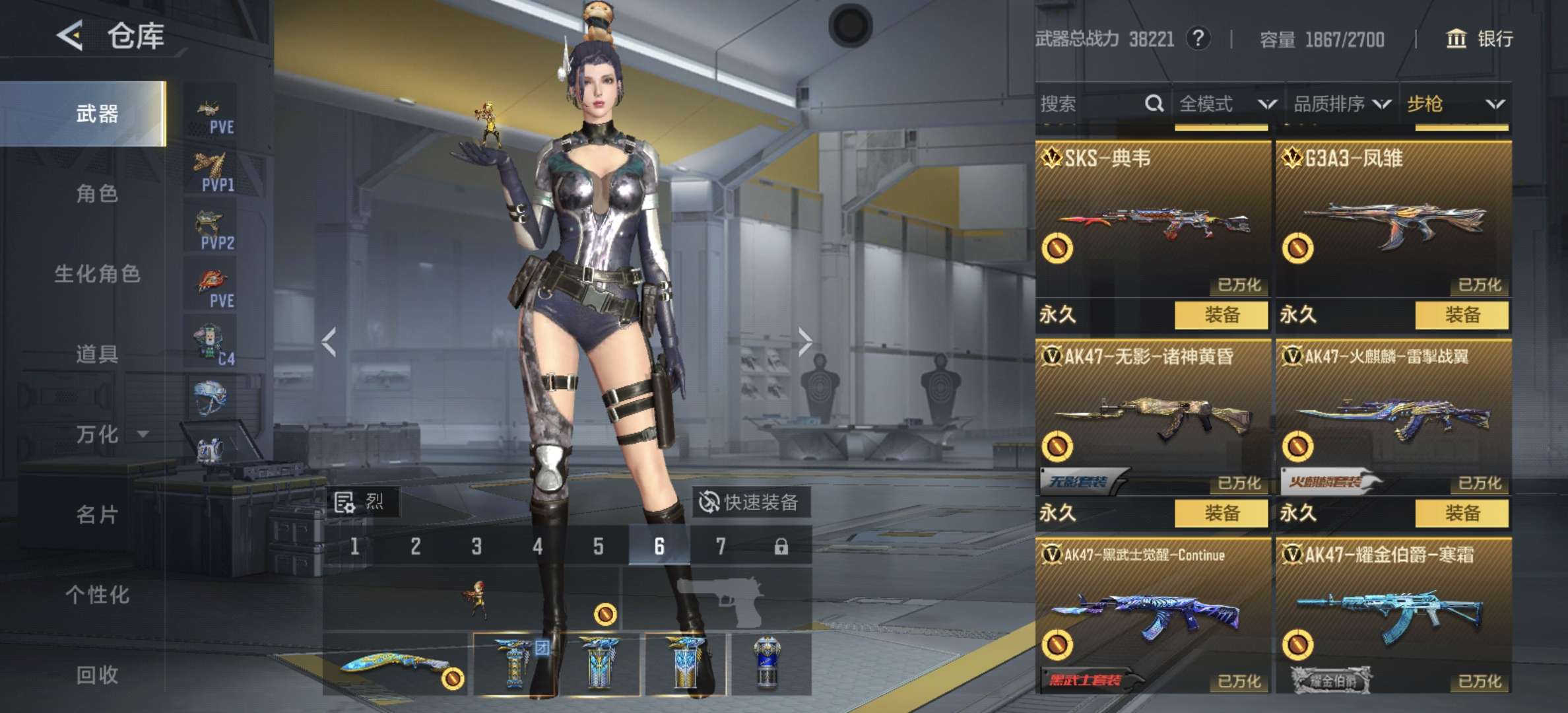Show the weapon power help tooltip
Image resolution: width=1568 pixels, height=713 pixels.
coord(1198,38)
